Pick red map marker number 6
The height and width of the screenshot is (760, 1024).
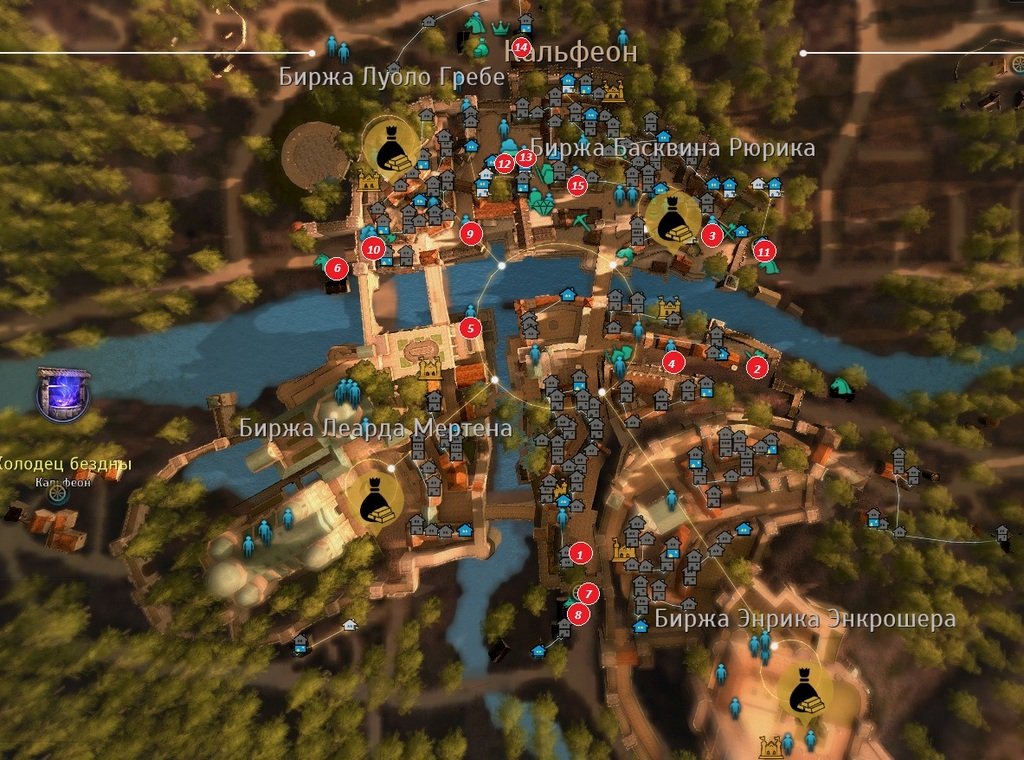(x=337, y=267)
